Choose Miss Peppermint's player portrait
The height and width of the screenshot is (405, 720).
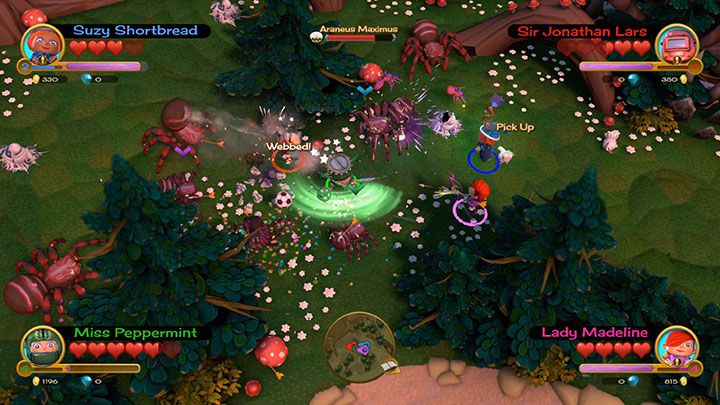(x=42, y=345)
